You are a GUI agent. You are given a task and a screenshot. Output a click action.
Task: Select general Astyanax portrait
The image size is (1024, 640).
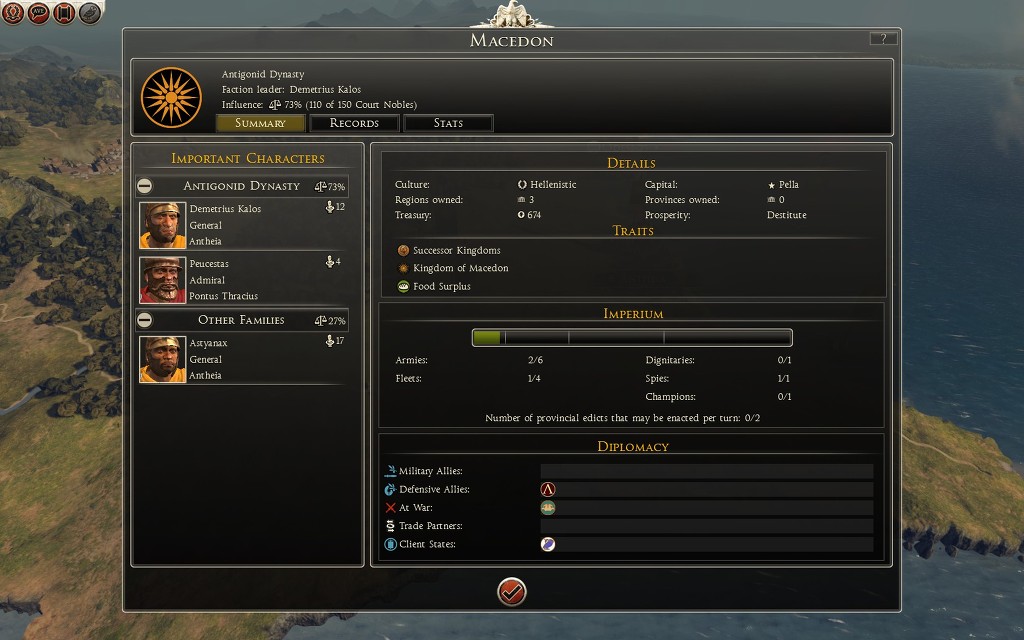[x=162, y=359]
